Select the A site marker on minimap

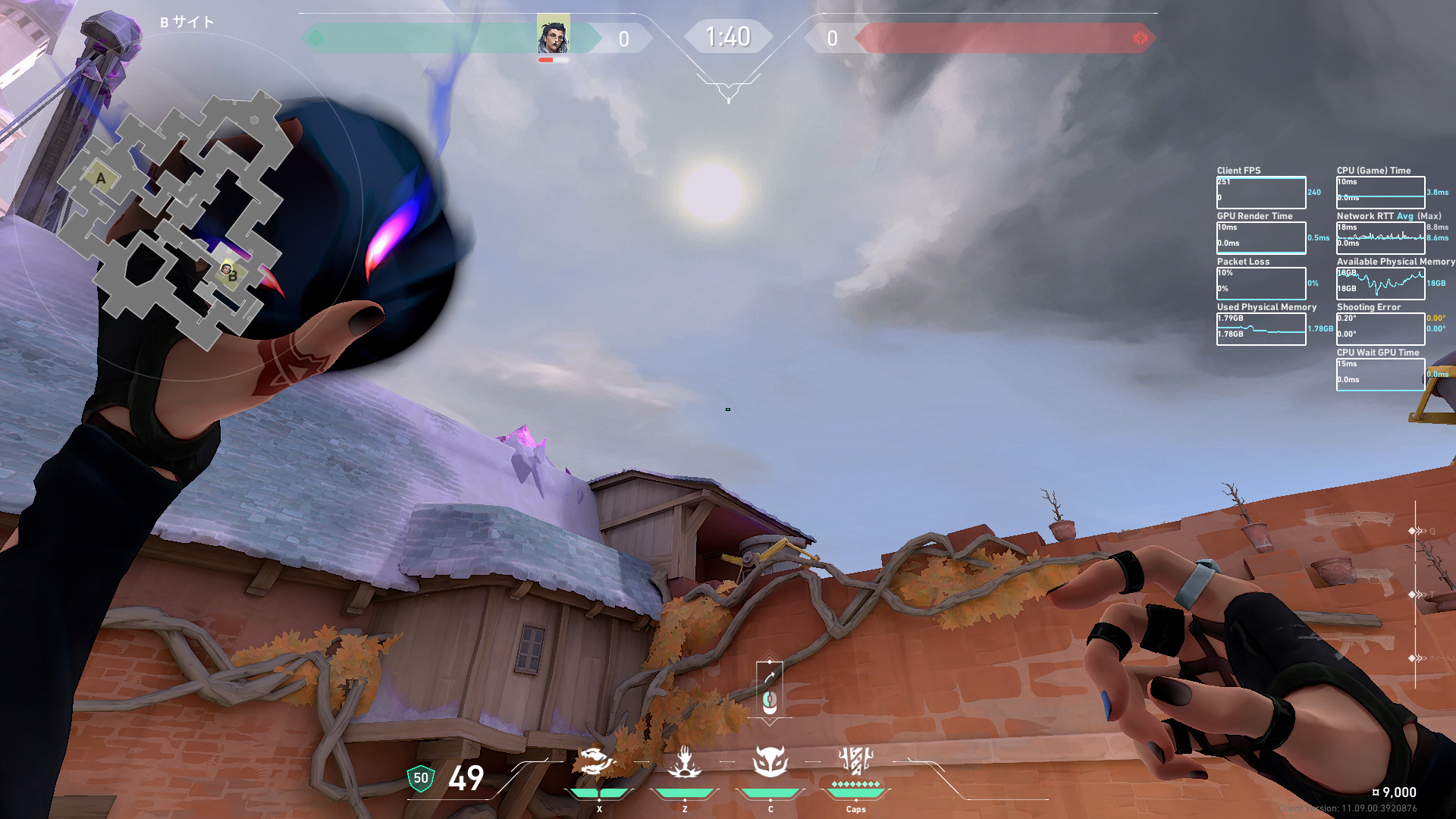(101, 178)
